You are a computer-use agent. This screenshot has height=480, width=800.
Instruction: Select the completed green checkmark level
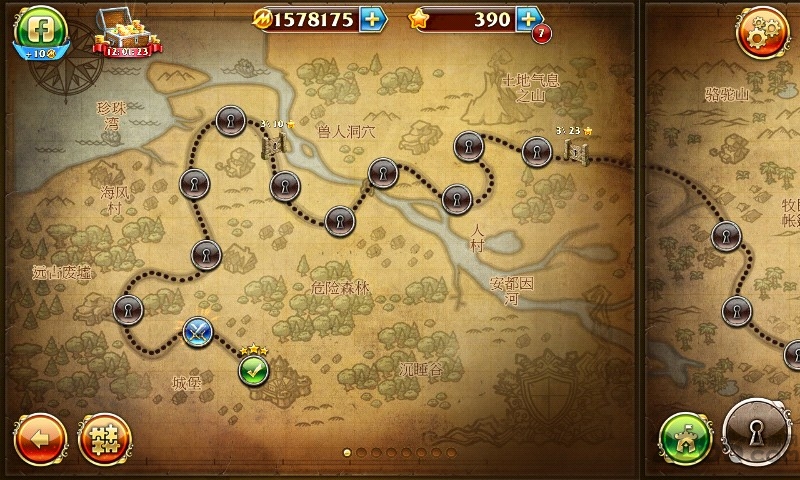point(254,370)
